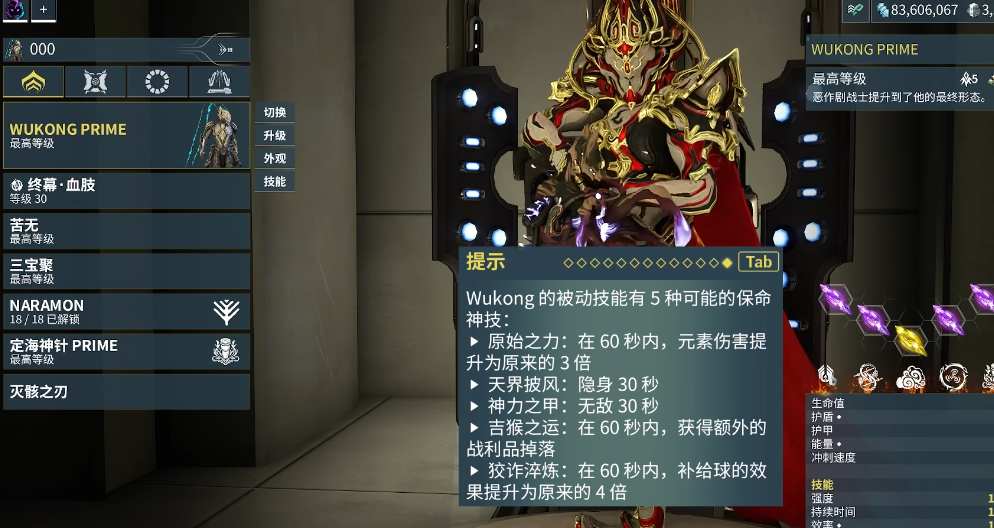Screen dimensions: 994x528
Task: Open the 外观 appearance menu
Action: pyautogui.click(x=275, y=158)
